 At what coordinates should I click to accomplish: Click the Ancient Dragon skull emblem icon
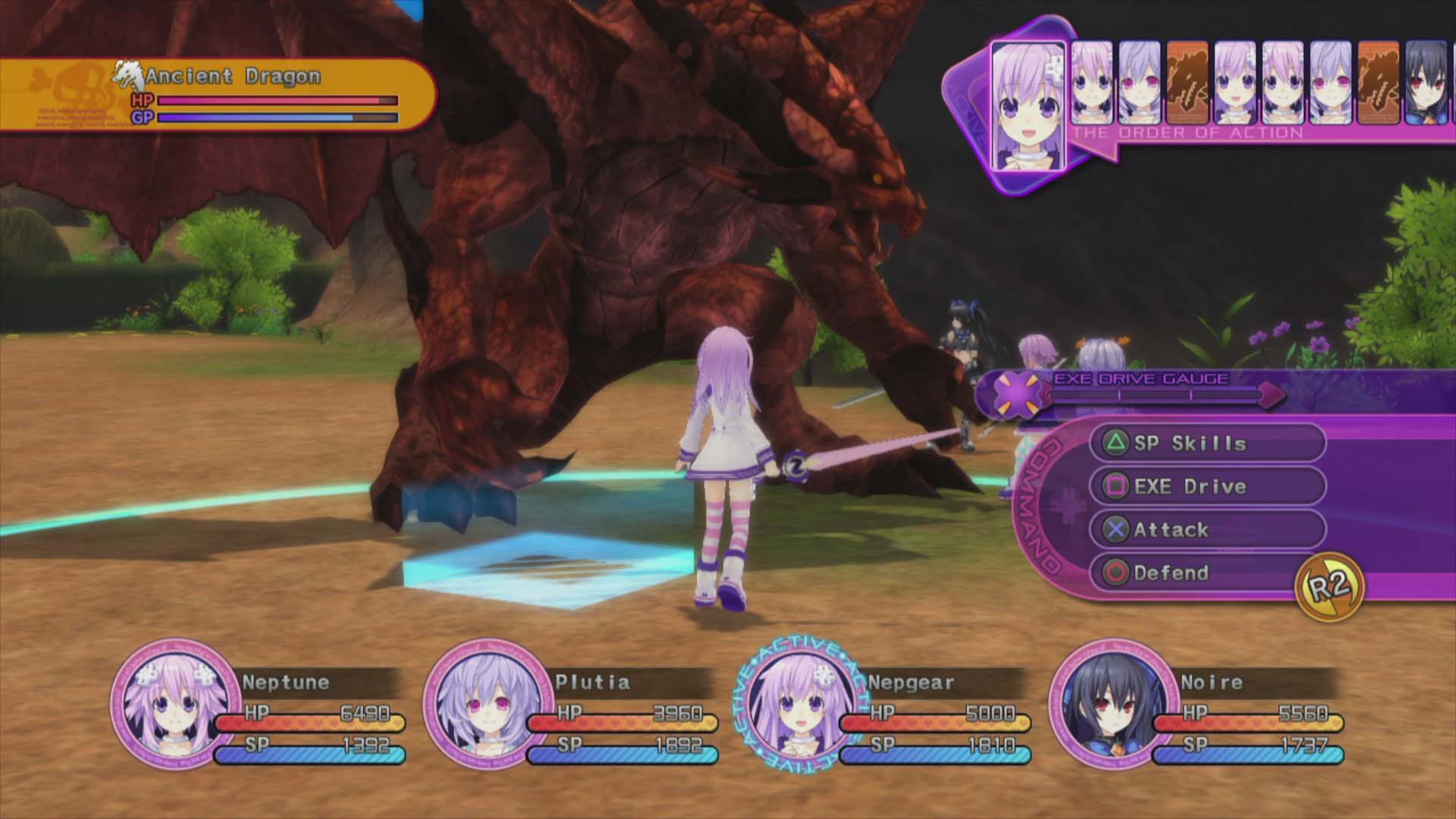(x=129, y=74)
